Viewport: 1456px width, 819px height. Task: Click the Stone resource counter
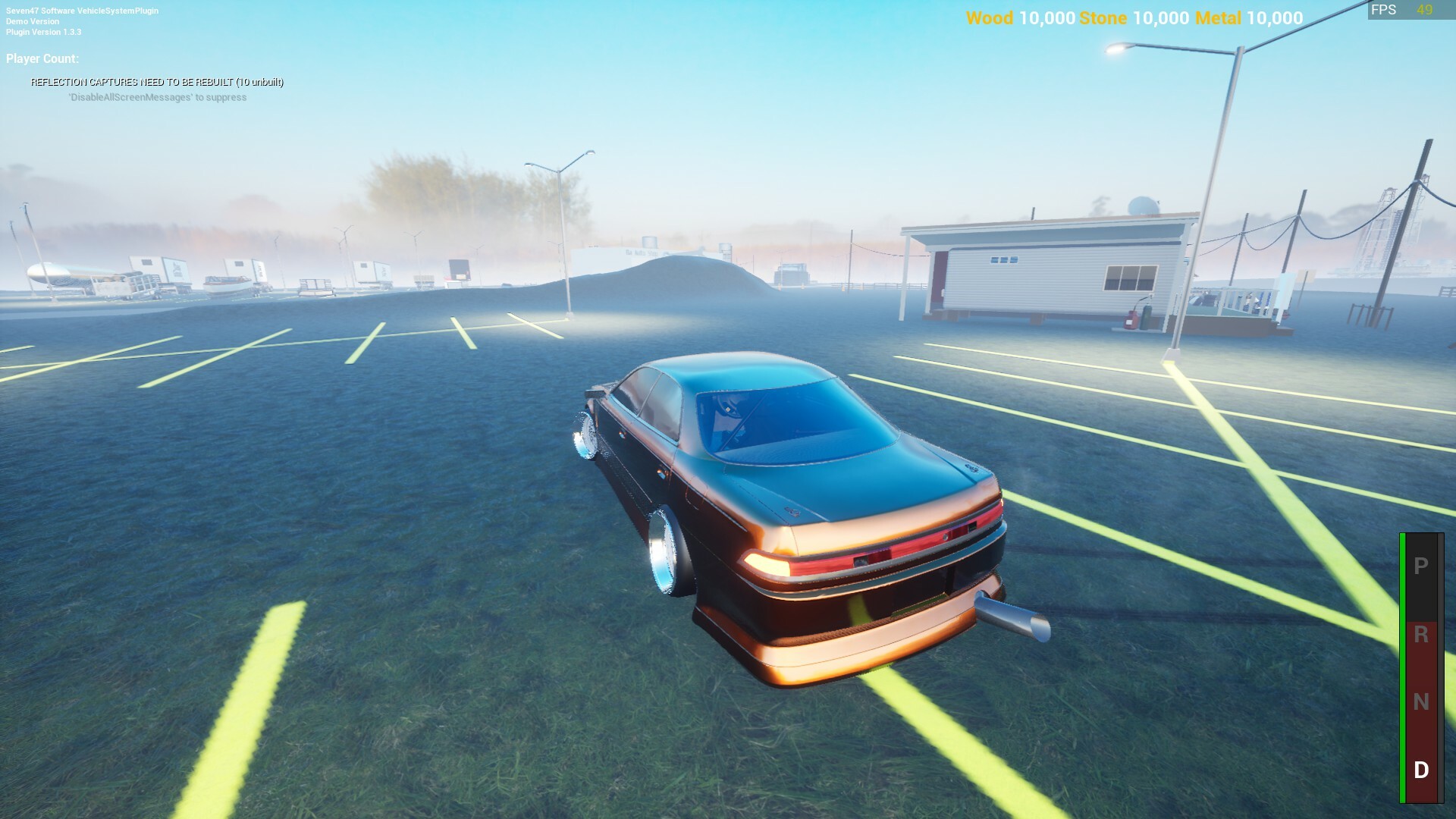(1132, 18)
